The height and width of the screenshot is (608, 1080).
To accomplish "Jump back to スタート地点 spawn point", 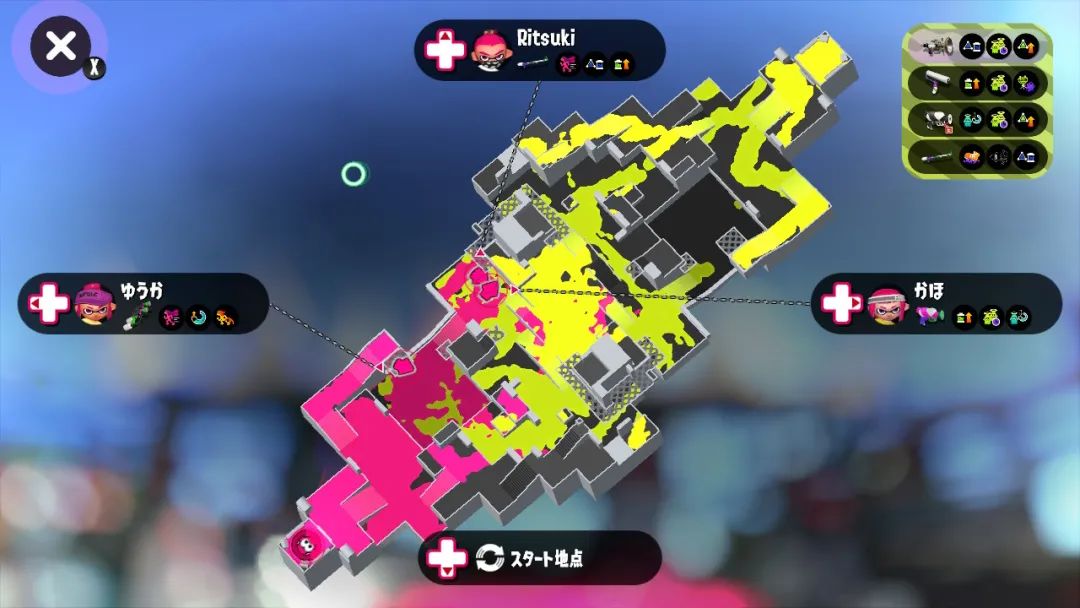I will pyautogui.click(x=540, y=557).
